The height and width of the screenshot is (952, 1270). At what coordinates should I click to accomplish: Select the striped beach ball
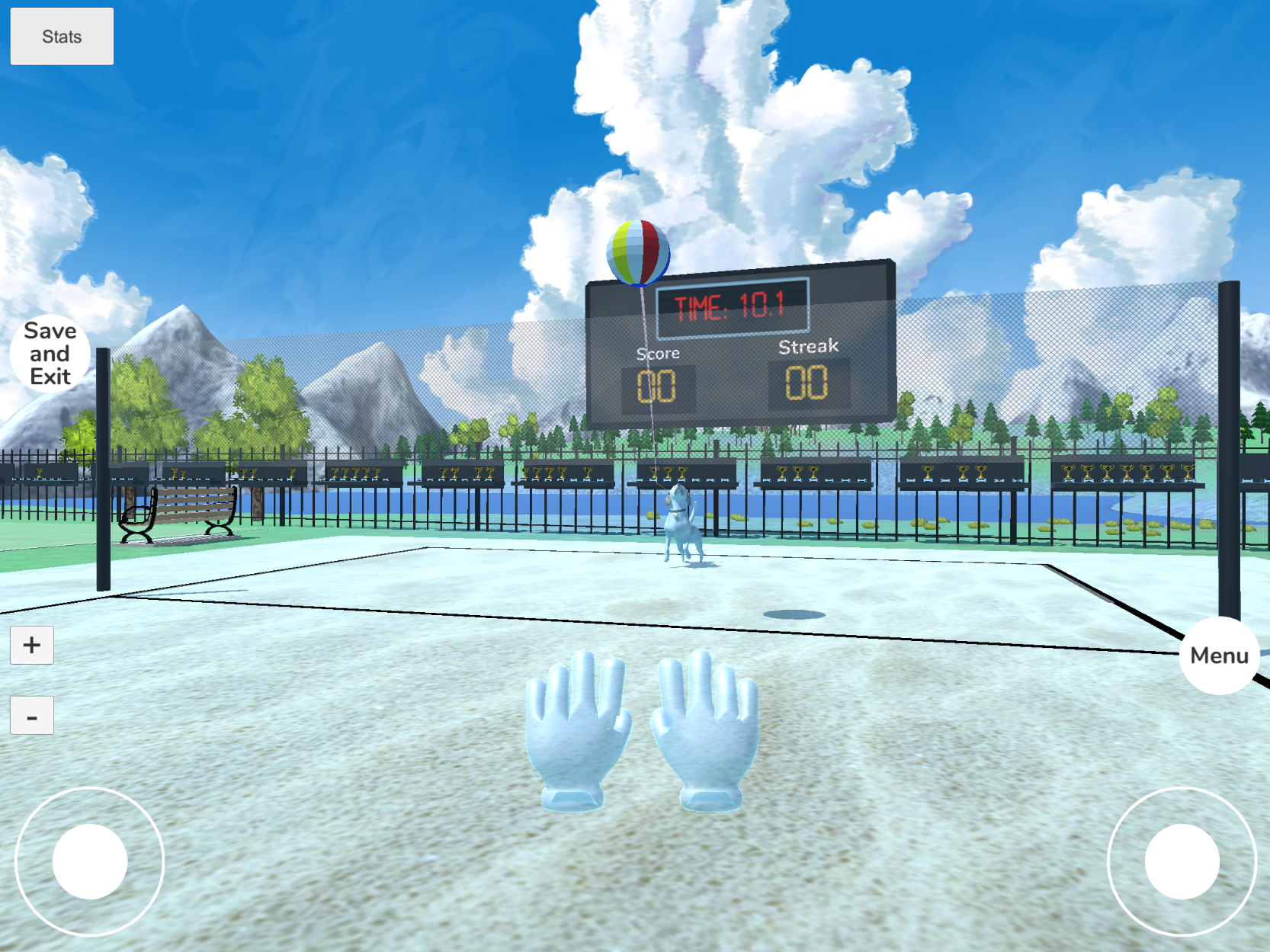pos(637,251)
